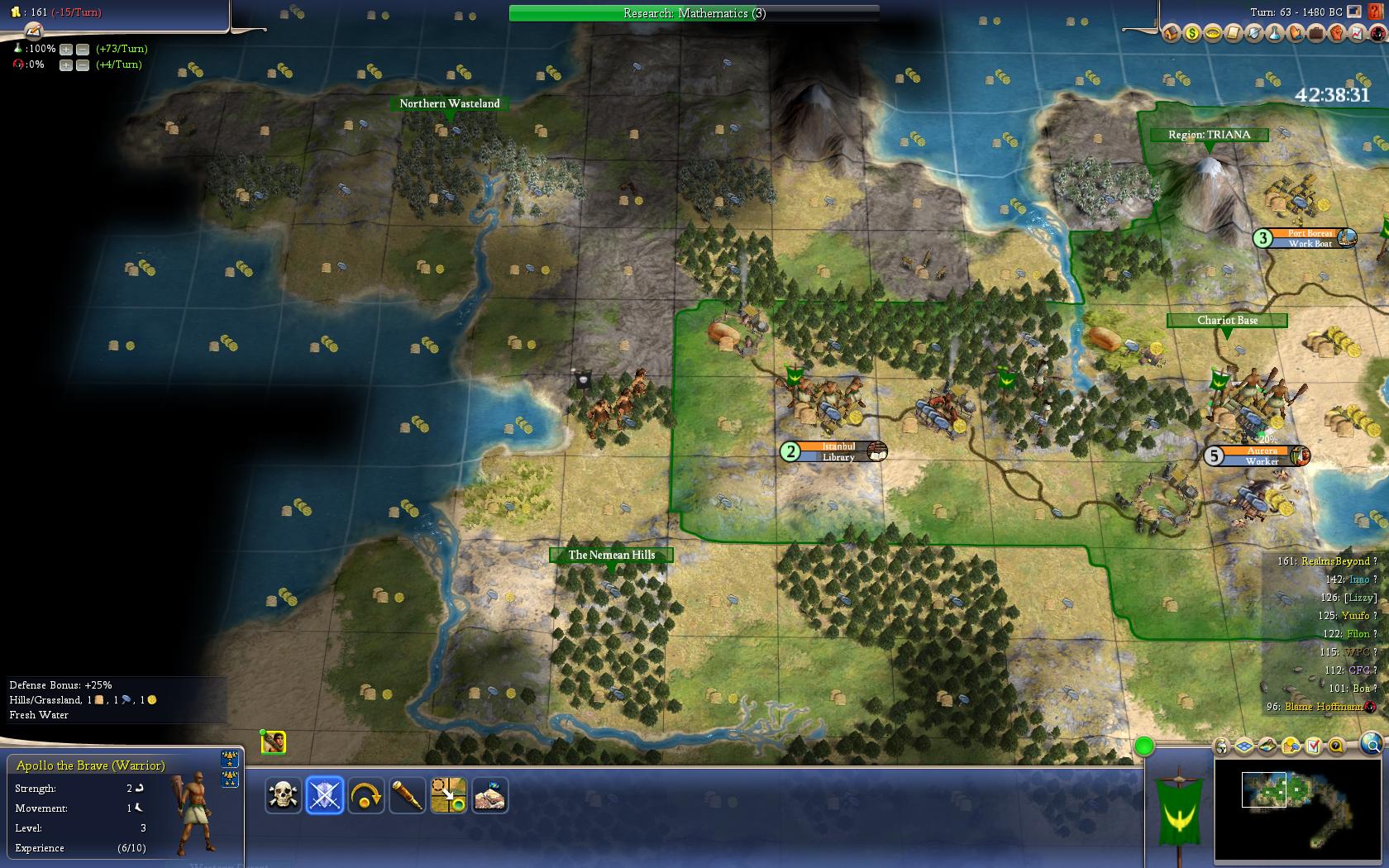The height and width of the screenshot is (868, 1389).
Task: Activate the Explore spyglass action
Action: point(407,795)
